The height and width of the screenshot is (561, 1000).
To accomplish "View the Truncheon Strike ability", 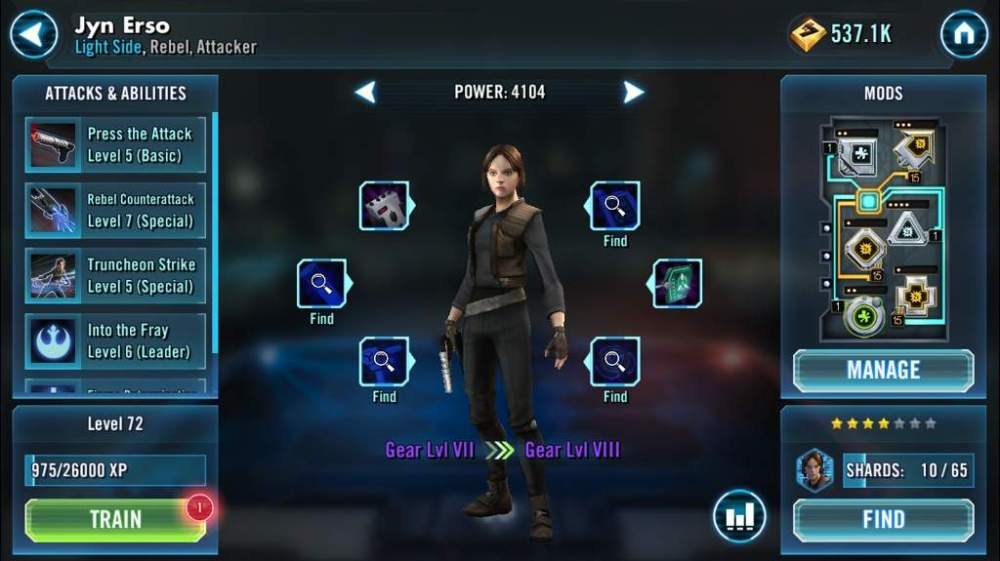I will tap(116, 276).
